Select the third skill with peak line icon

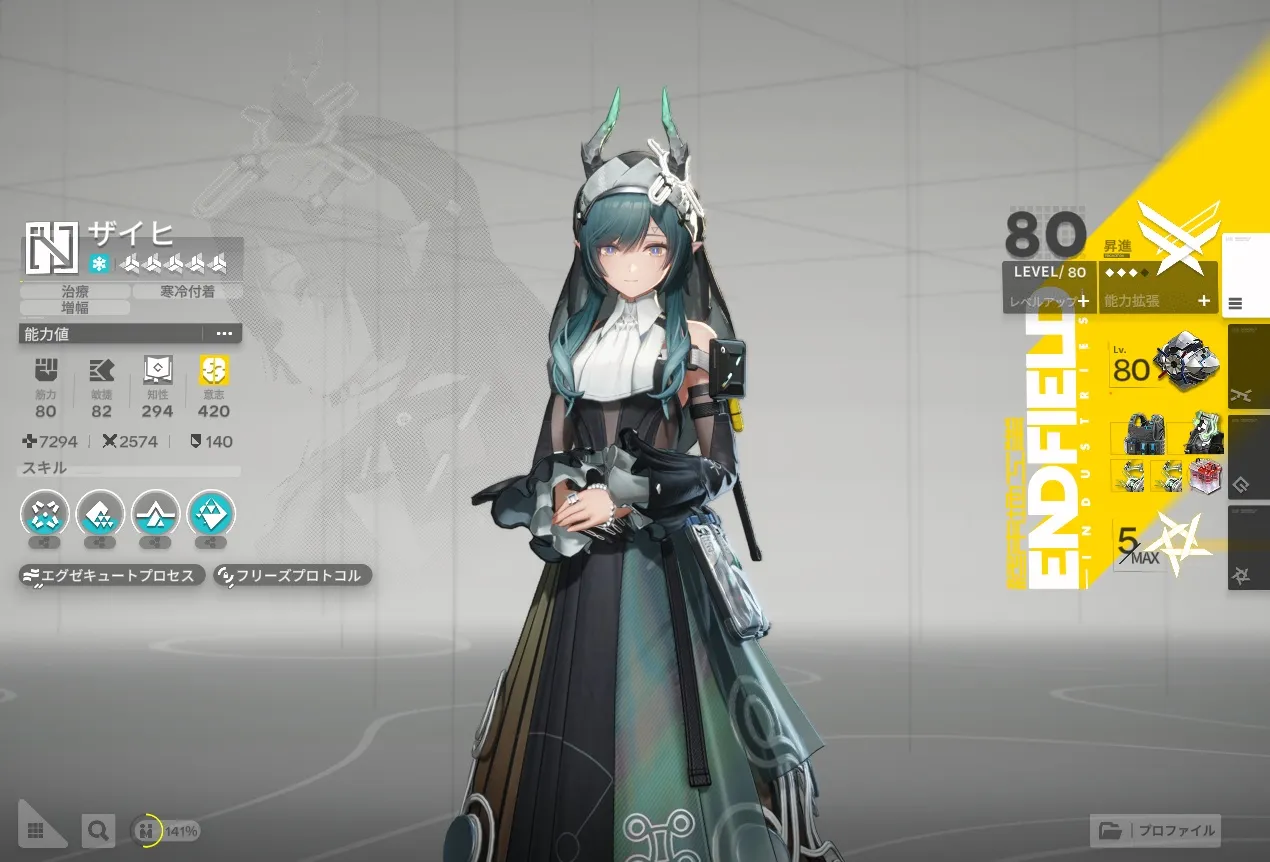pos(155,514)
